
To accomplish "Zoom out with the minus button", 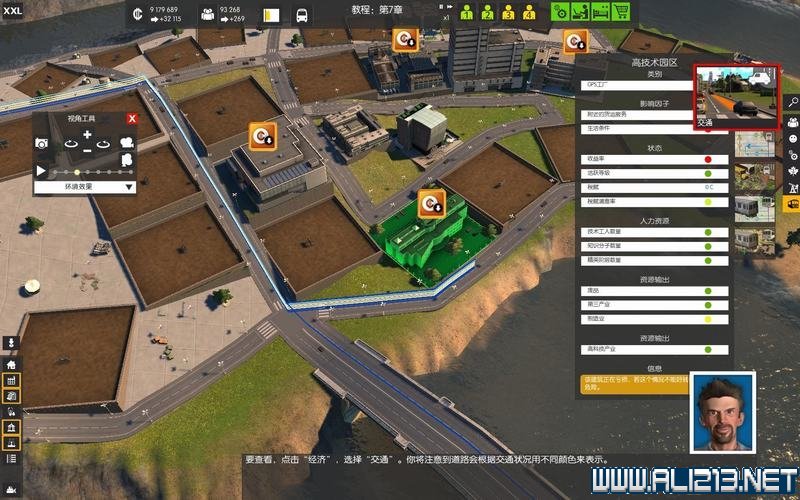I will point(87,150).
